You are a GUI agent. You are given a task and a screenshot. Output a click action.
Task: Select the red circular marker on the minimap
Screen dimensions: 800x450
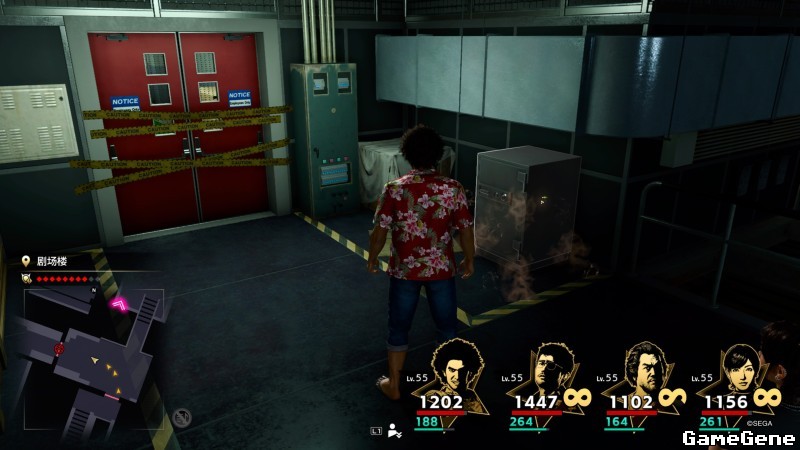pos(59,349)
